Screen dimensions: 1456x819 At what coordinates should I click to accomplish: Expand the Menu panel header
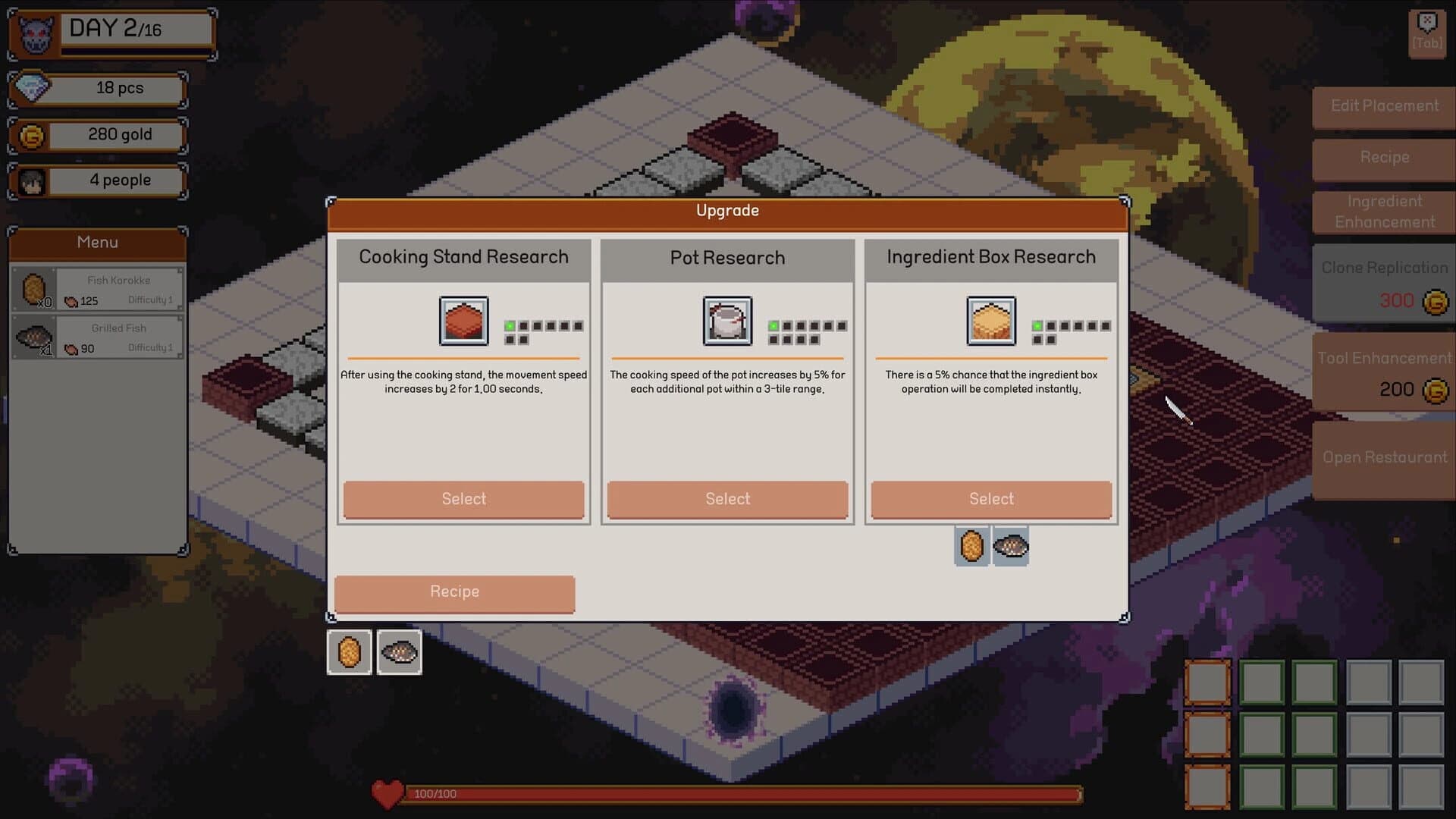point(97,243)
